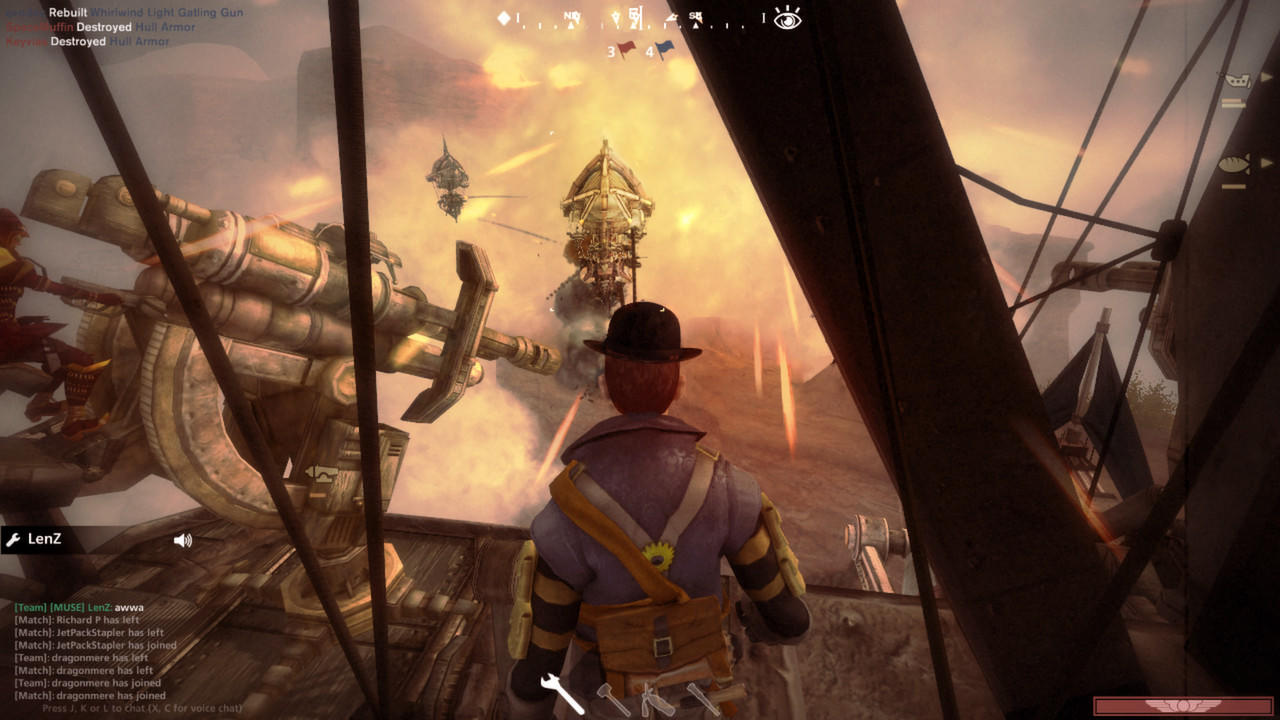Toggle the NE compass direction marker

(x=572, y=16)
